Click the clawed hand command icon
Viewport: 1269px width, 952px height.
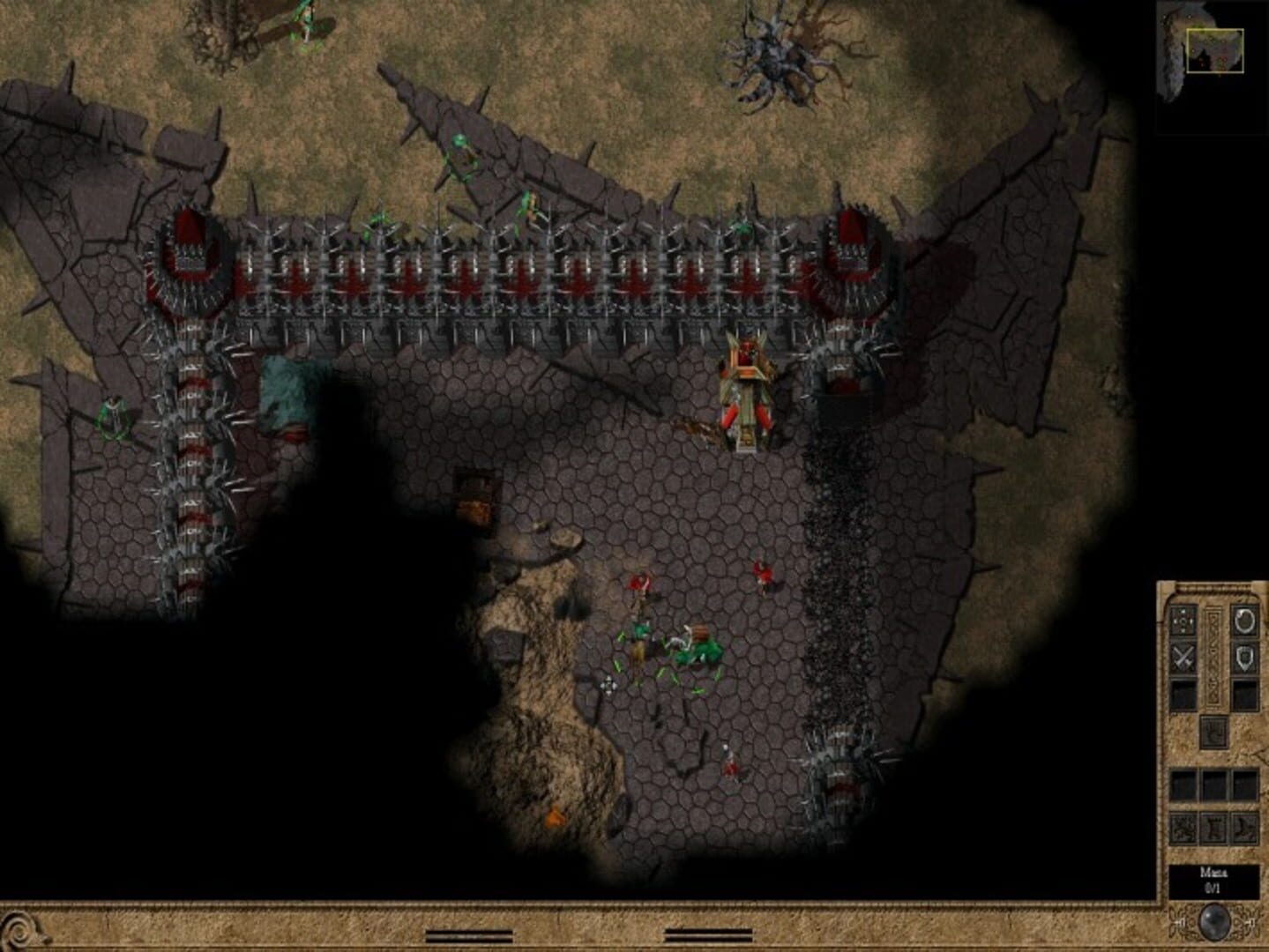click(x=1213, y=733)
